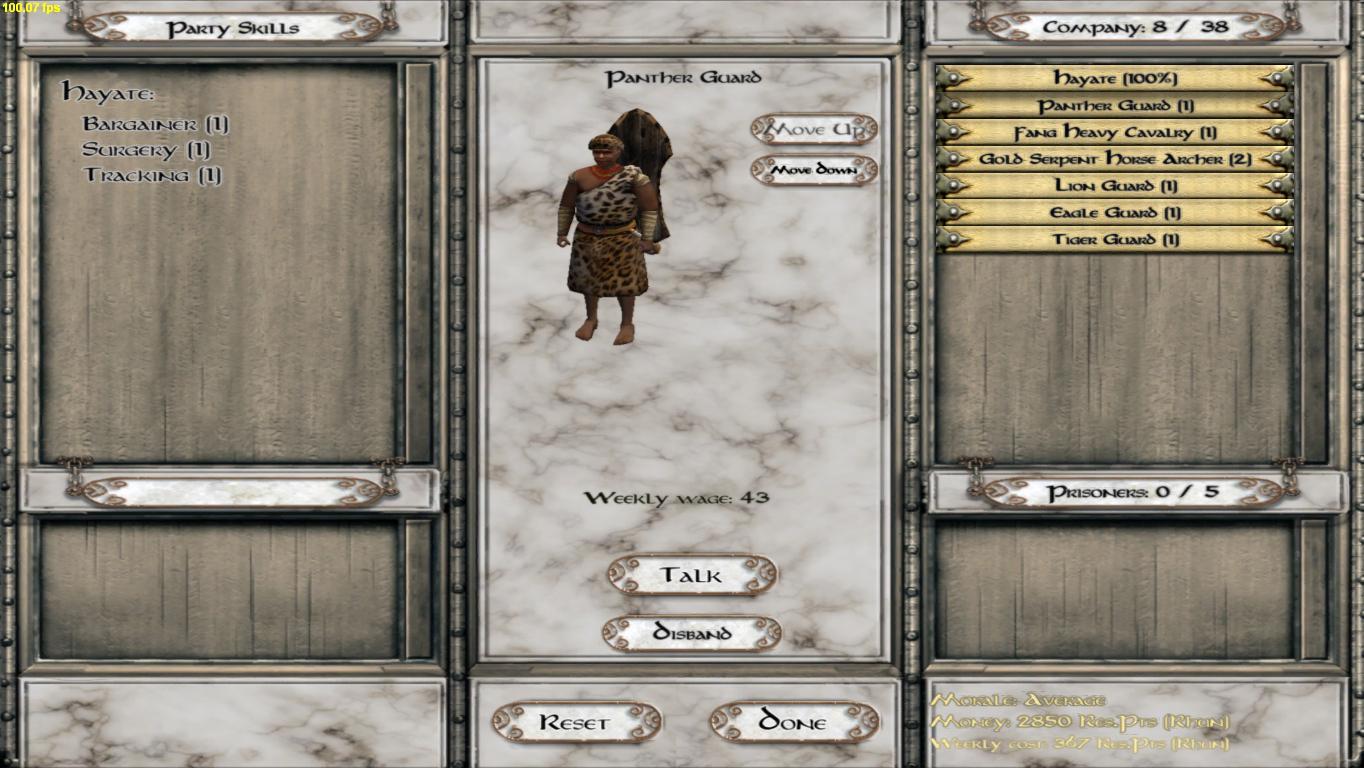Click the Move Up button
Image resolution: width=1364 pixels, height=768 pixels.
(814, 129)
